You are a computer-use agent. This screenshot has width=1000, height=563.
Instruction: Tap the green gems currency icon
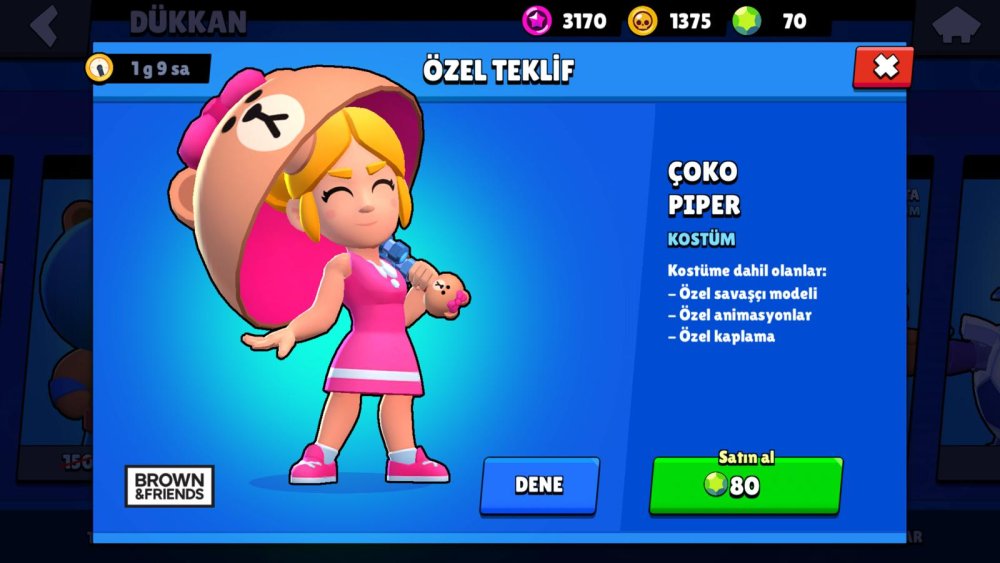click(x=746, y=20)
